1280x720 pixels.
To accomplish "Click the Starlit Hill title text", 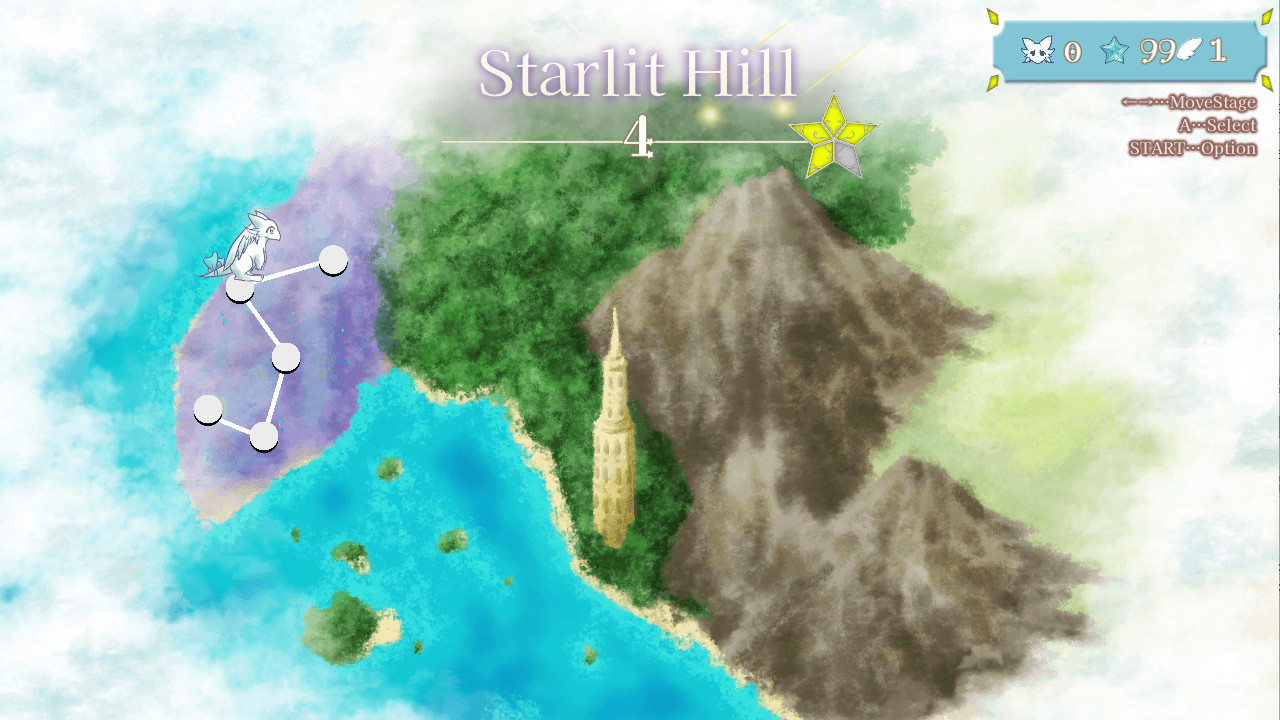I will pos(639,70).
